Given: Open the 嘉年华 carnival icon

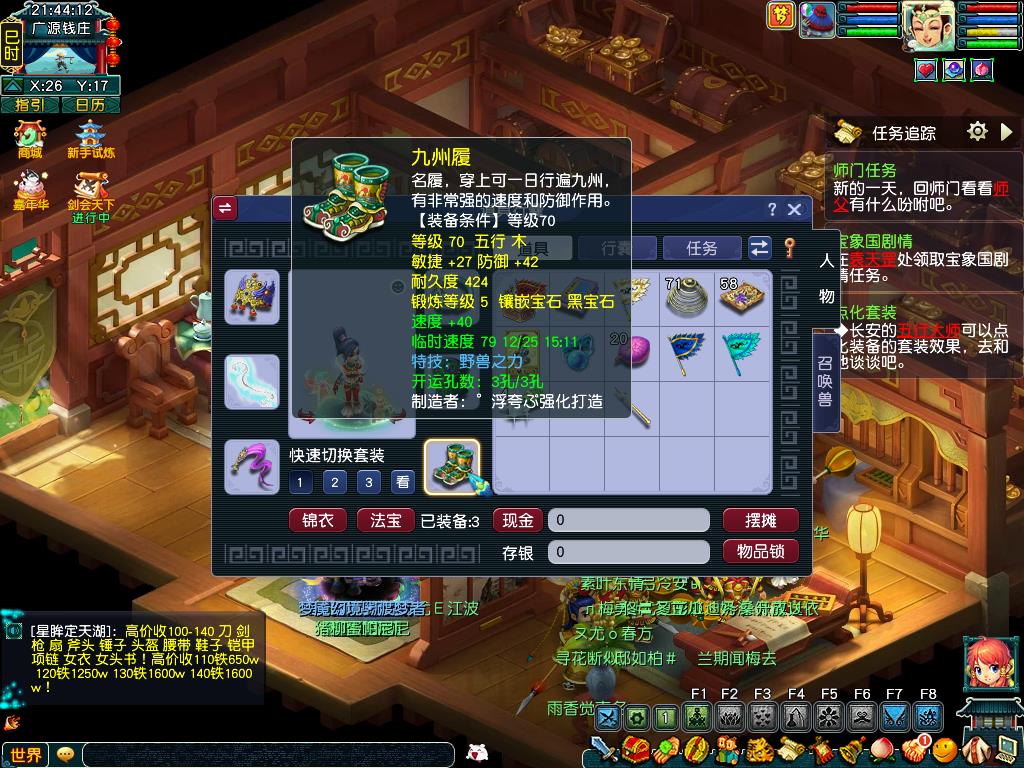Looking at the screenshot, I should (30, 190).
